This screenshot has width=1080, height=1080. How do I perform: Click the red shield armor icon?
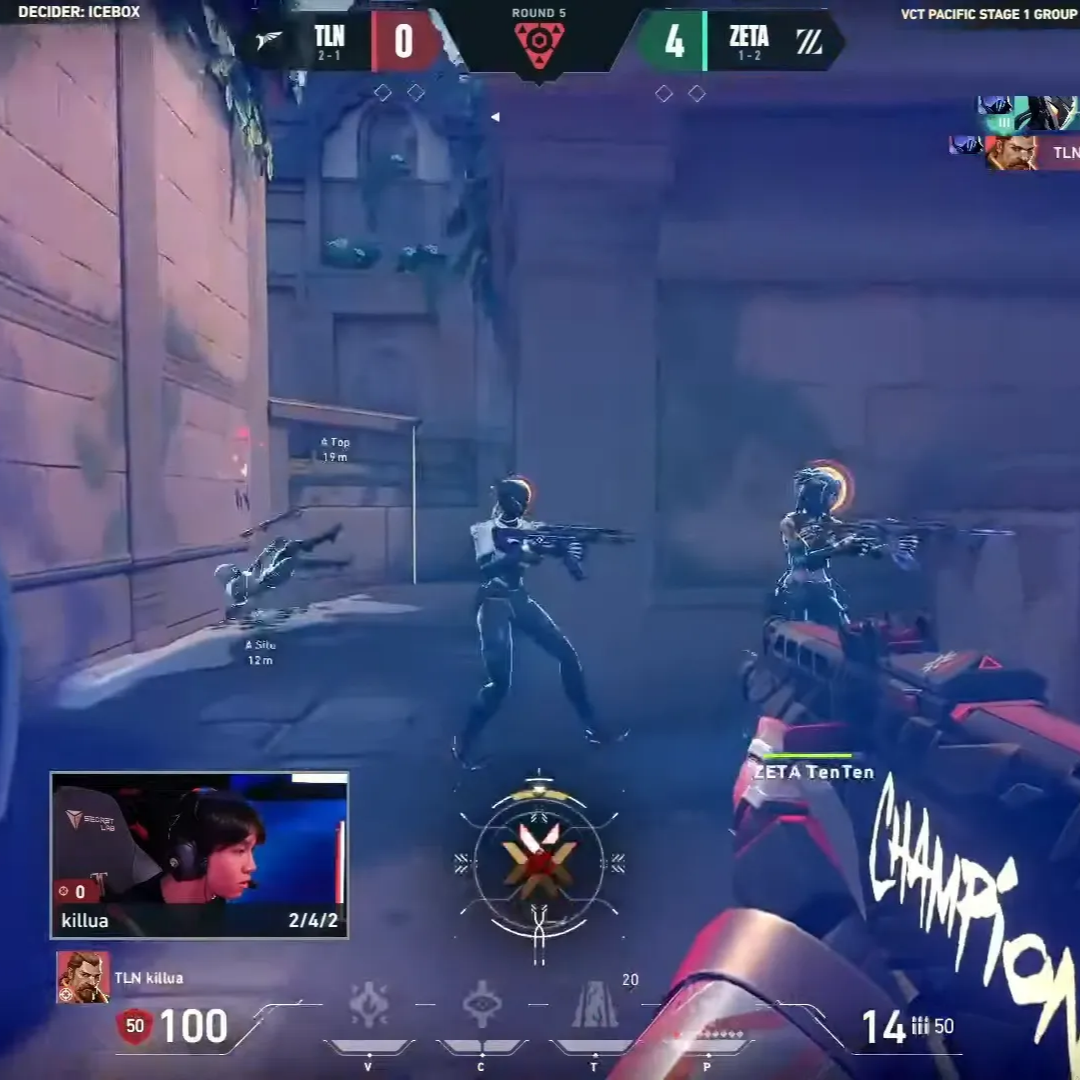[x=135, y=1026]
